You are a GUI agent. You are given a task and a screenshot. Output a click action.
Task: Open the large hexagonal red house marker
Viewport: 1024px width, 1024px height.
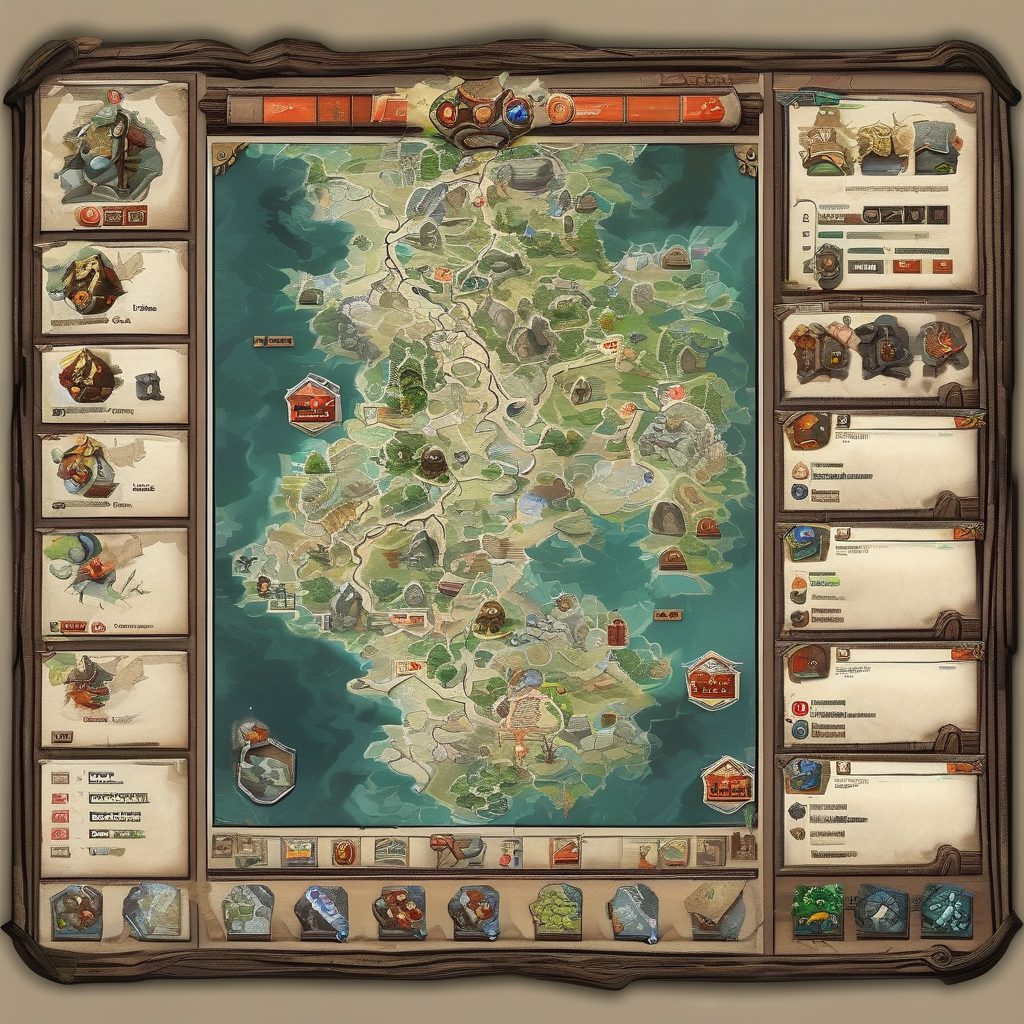(x=312, y=404)
